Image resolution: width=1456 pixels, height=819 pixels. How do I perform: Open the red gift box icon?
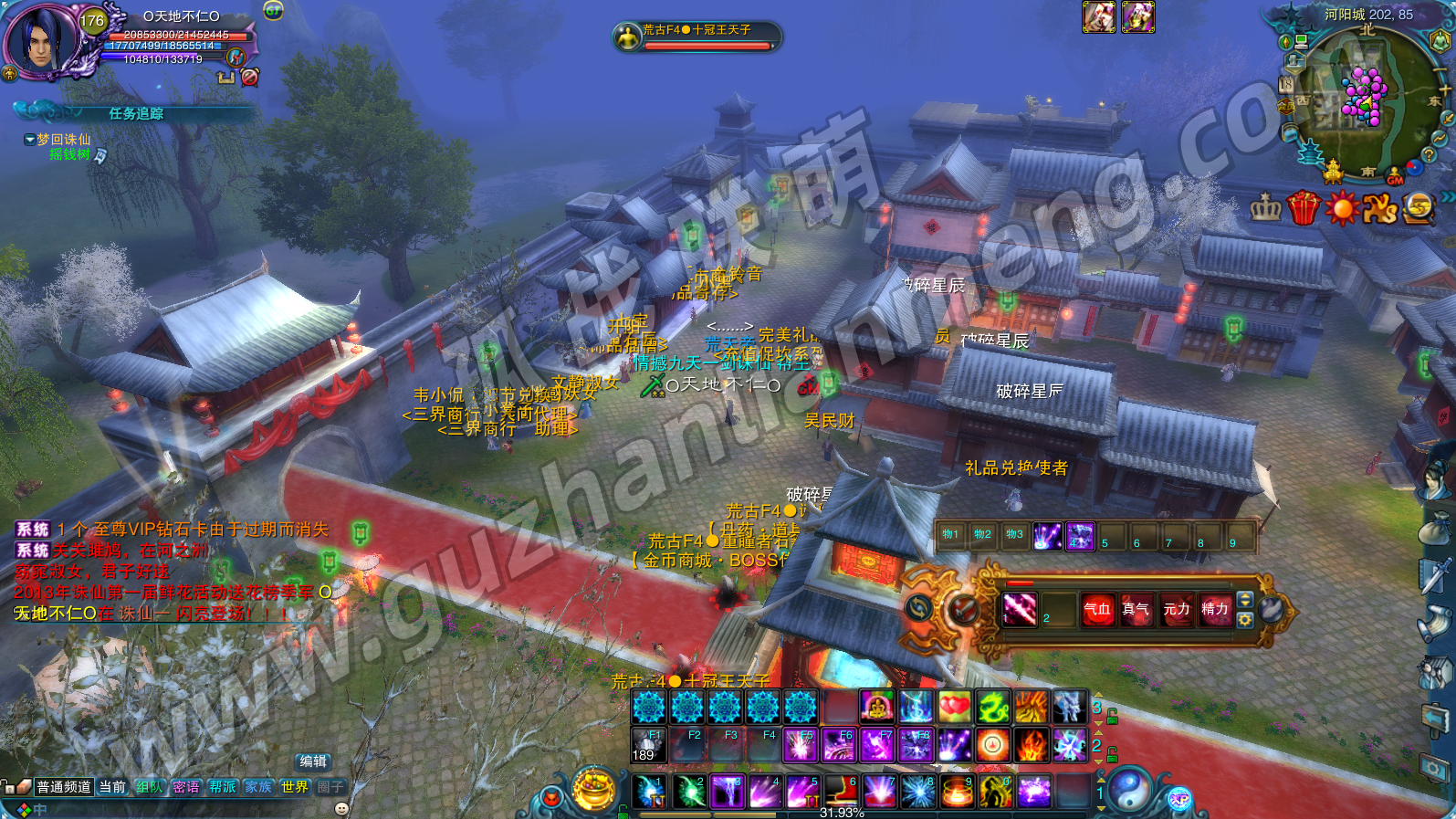1303,208
